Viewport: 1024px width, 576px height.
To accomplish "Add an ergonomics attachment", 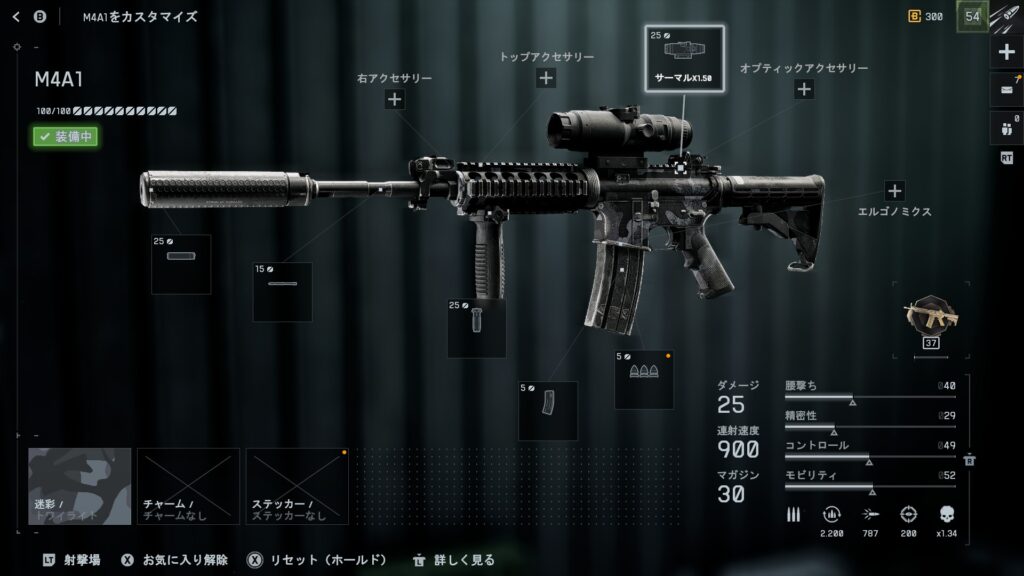I will click(894, 191).
